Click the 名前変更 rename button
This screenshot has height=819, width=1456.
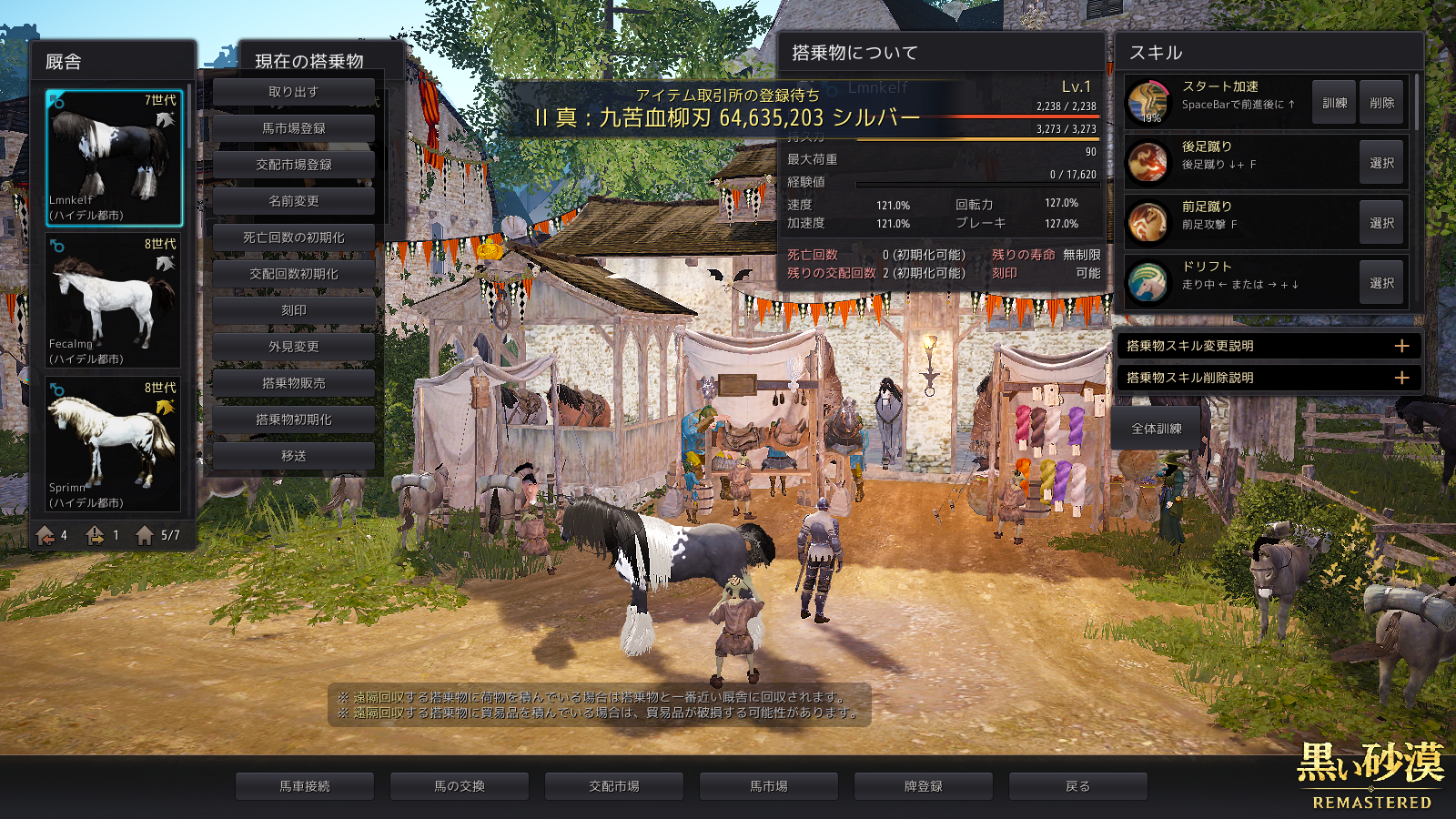pyautogui.click(x=293, y=201)
